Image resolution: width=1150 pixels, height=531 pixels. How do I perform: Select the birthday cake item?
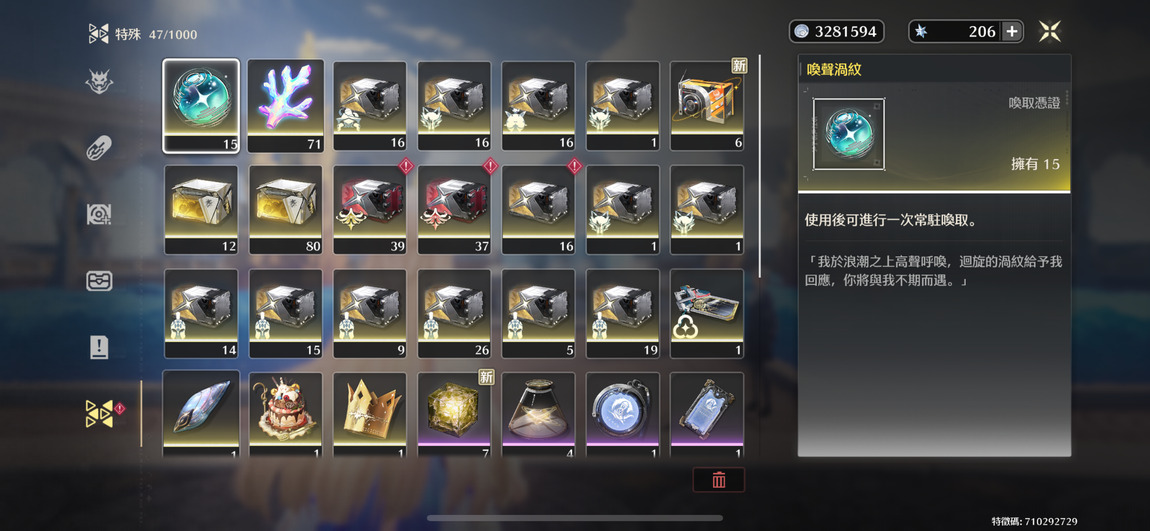click(285, 412)
